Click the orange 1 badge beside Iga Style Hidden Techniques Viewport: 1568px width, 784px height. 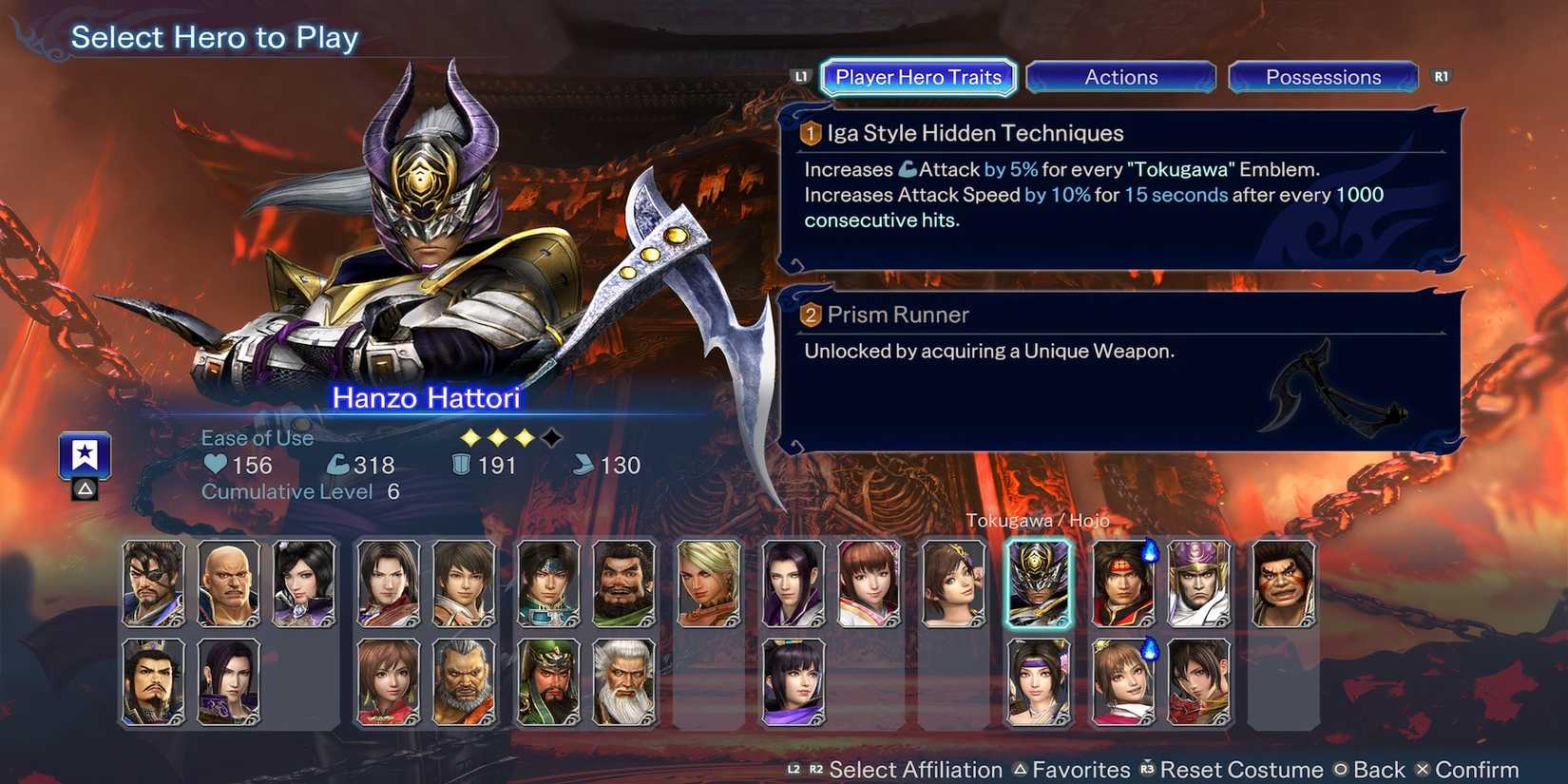point(809,134)
